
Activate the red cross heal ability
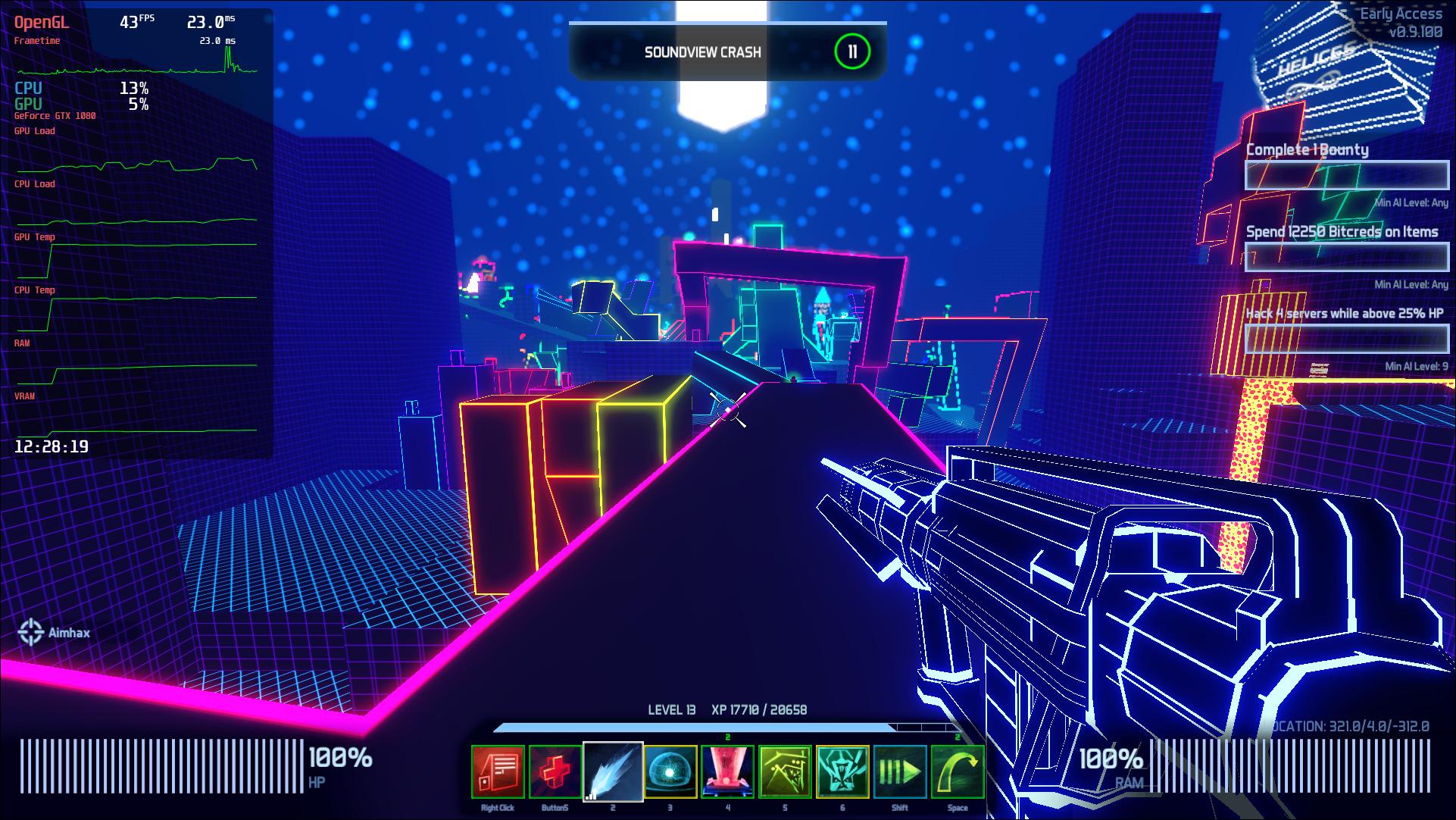click(555, 771)
